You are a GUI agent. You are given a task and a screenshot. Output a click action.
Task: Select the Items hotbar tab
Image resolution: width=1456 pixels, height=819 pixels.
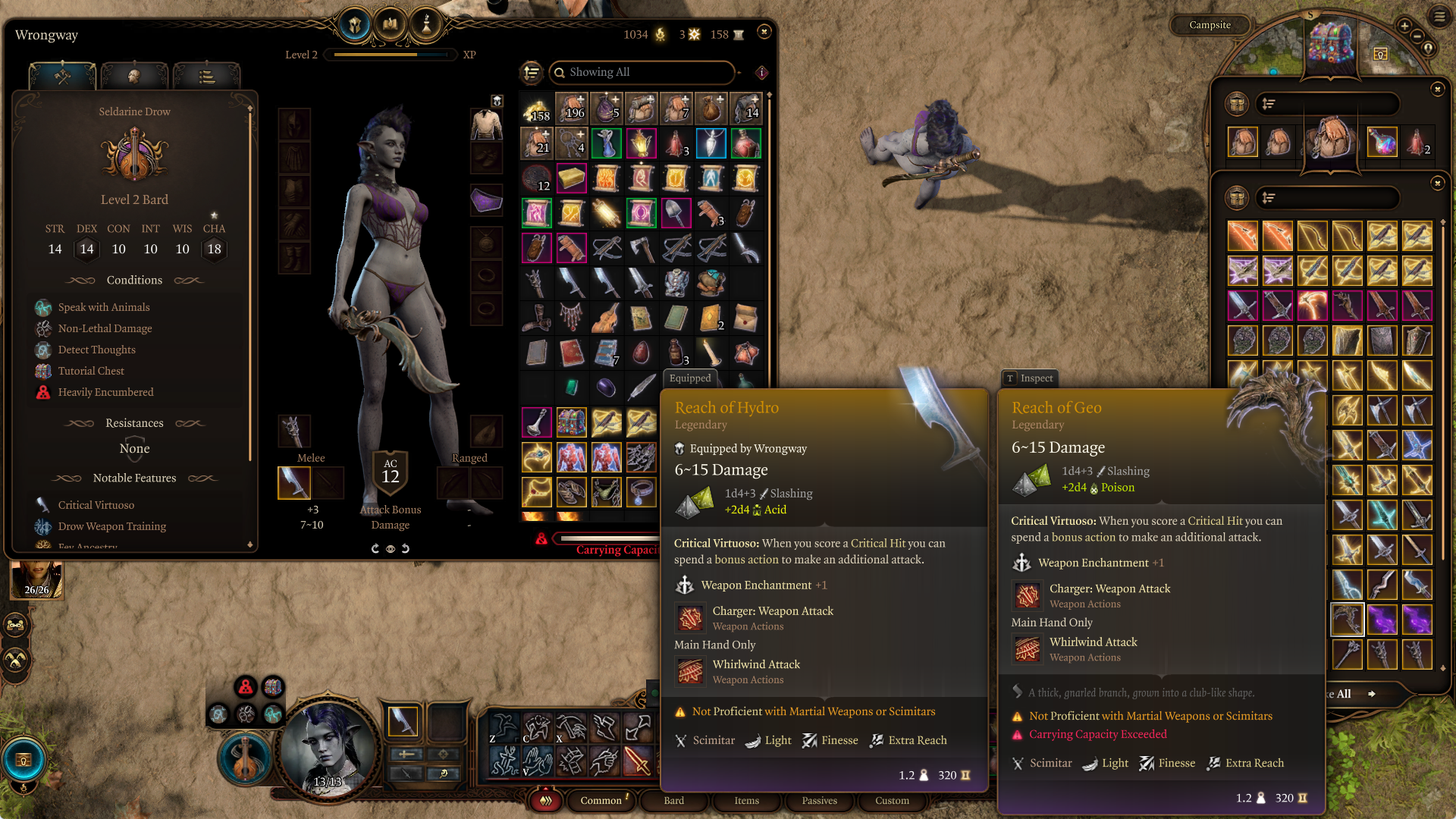pyautogui.click(x=746, y=801)
